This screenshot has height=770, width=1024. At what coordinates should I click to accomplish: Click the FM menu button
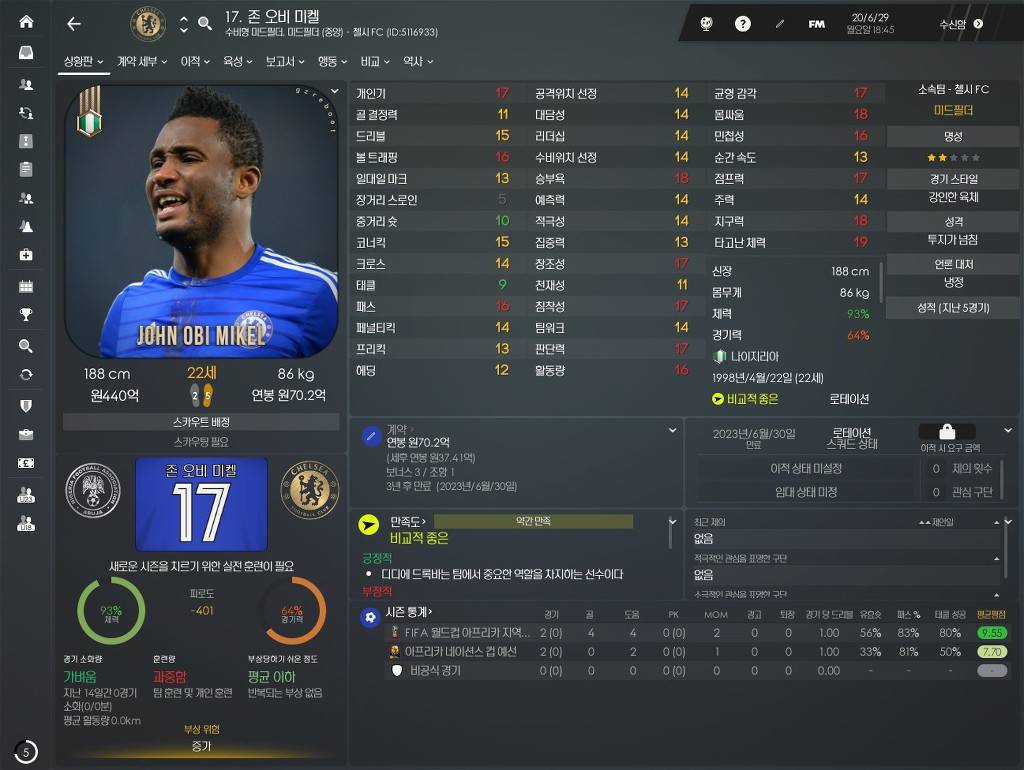click(x=816, y=24)
